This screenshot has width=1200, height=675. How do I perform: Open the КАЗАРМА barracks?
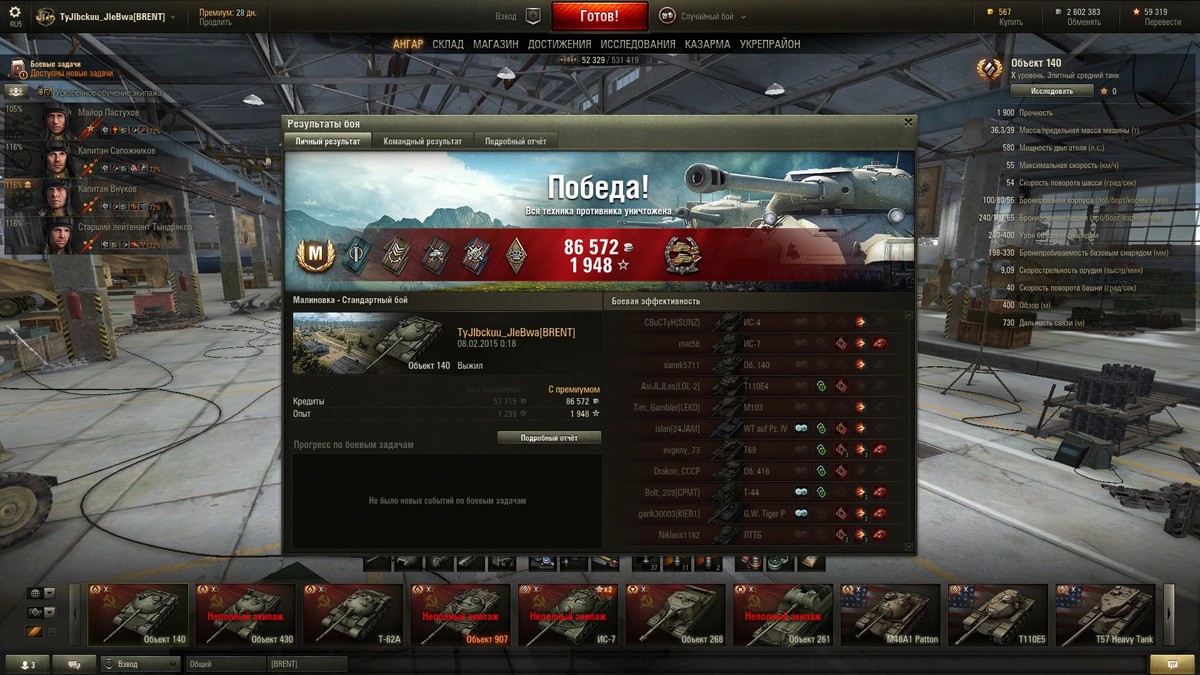point(707,44)
